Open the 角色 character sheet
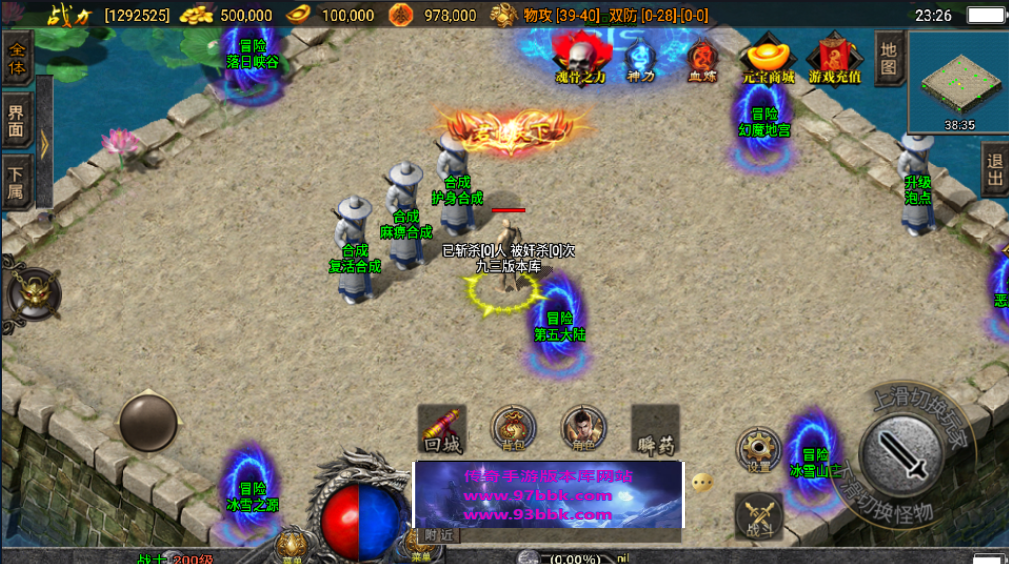Screen dimensions: 1009x564 pyautogui.click(x=583, y=429)
